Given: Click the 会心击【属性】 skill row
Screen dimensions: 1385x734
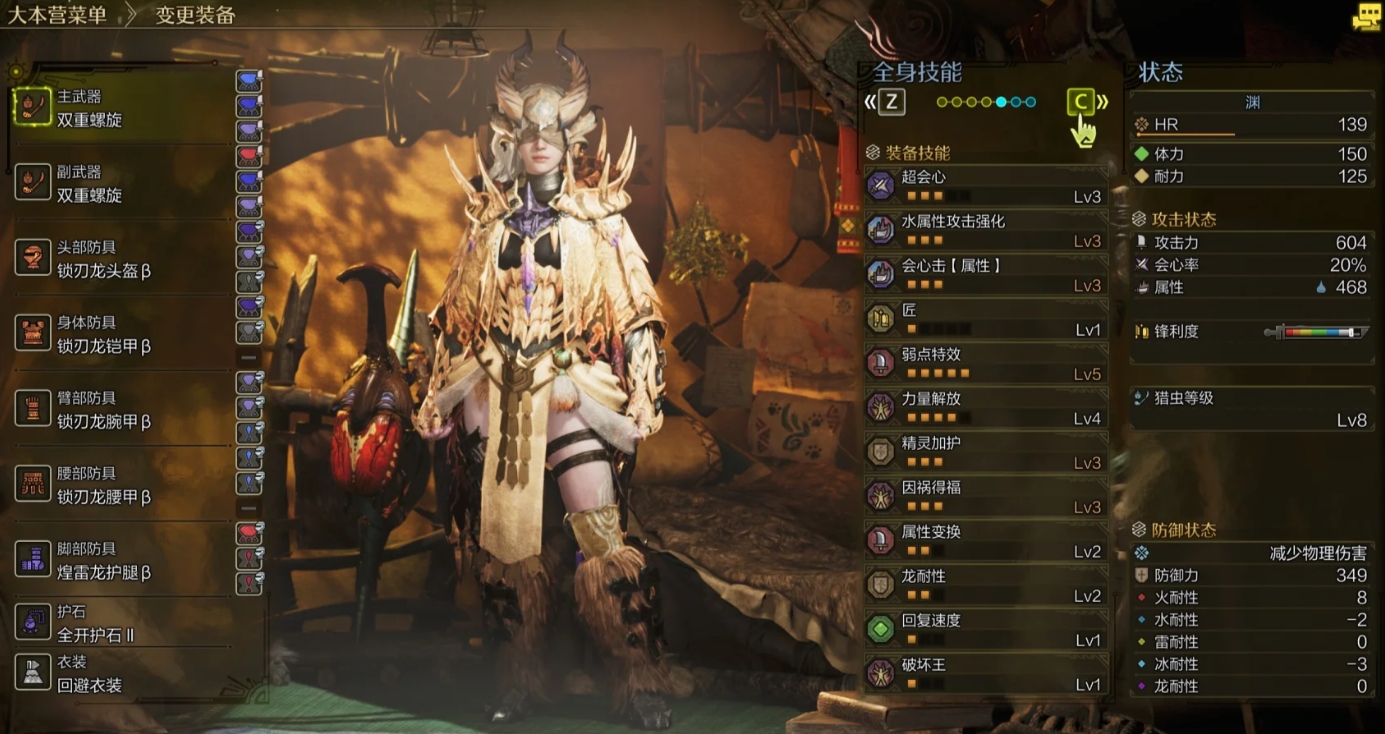Looking at the screenshot, I should tap(986, 275).
